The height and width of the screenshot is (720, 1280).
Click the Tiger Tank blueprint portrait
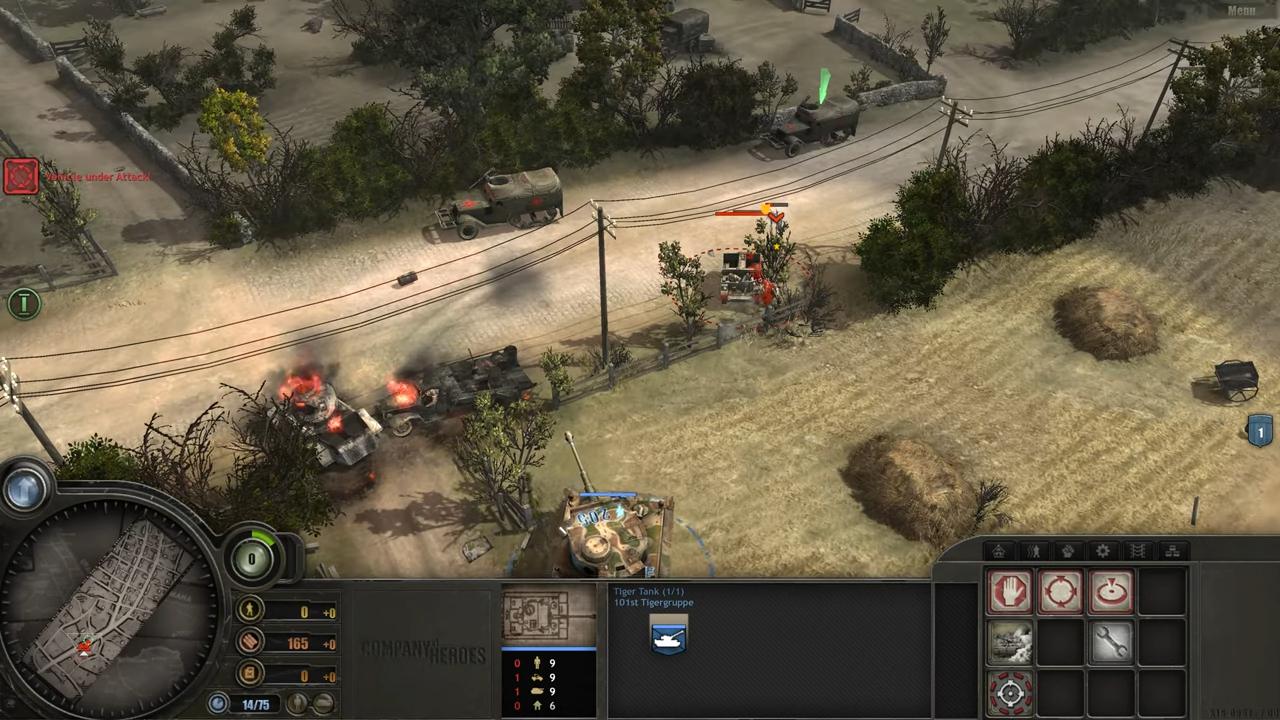(548, 614)
